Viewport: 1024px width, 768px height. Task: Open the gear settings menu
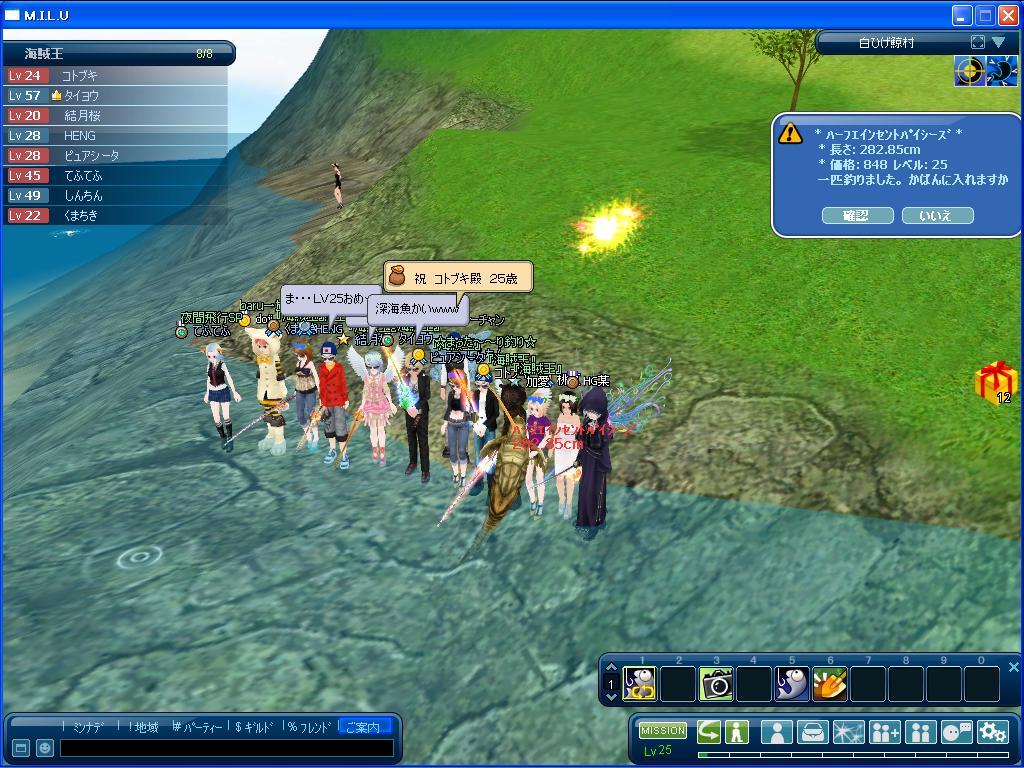992,732
